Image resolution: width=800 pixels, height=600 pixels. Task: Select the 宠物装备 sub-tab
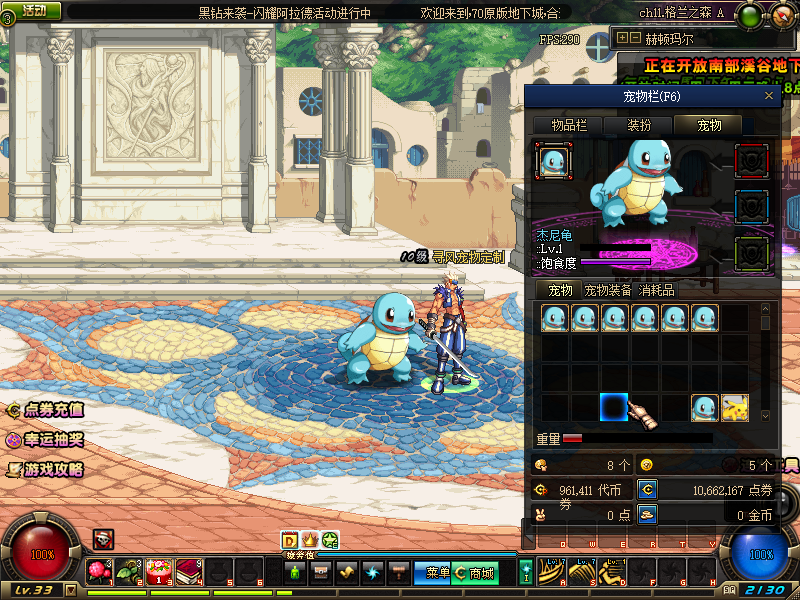tap(608, 290)
